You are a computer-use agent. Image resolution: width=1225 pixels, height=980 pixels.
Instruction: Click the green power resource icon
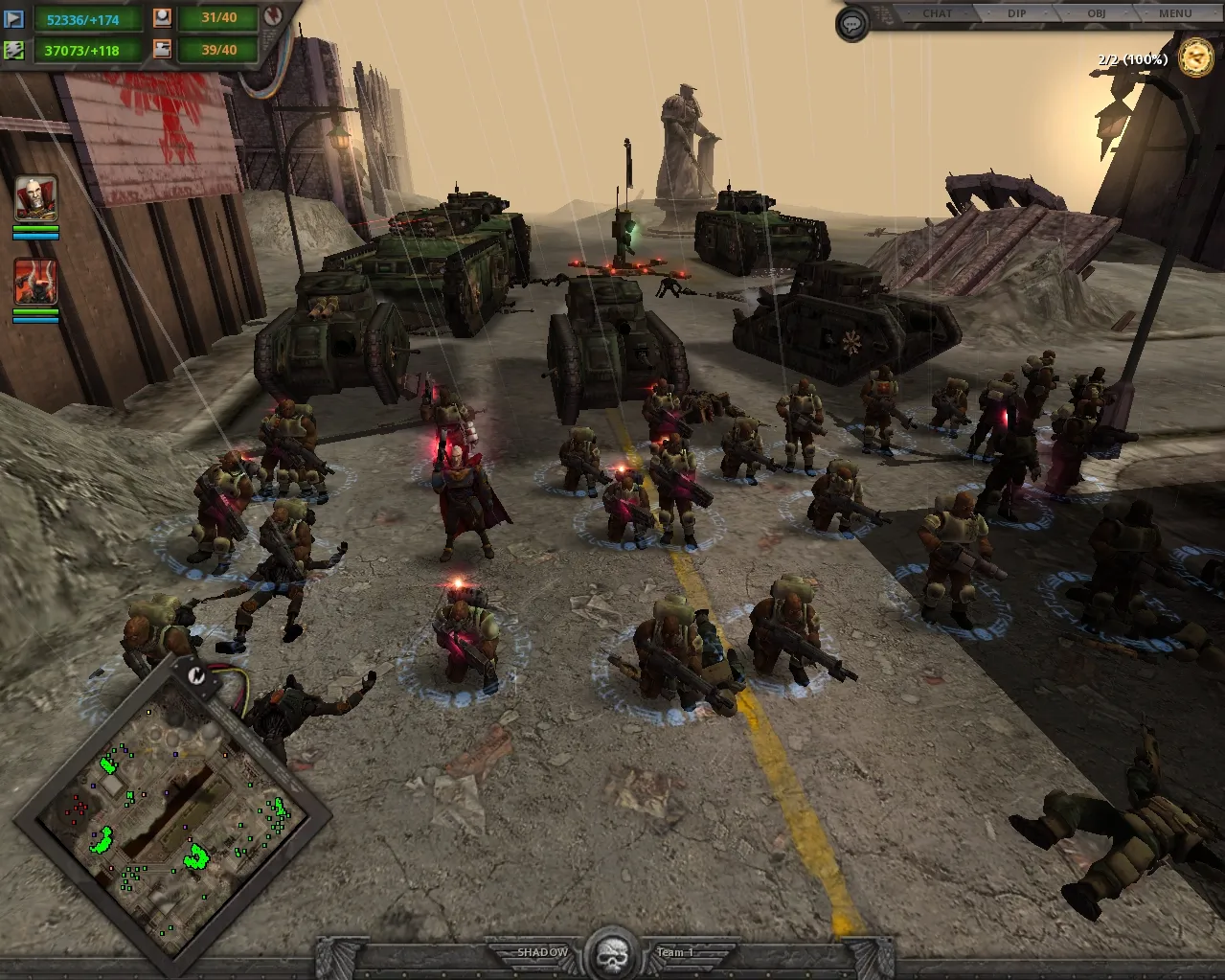tap(14, 49)
